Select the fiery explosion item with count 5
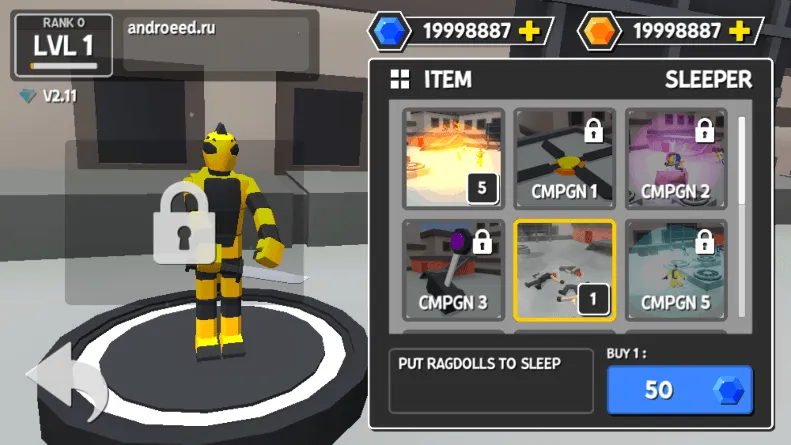 [x=452, y=157]
